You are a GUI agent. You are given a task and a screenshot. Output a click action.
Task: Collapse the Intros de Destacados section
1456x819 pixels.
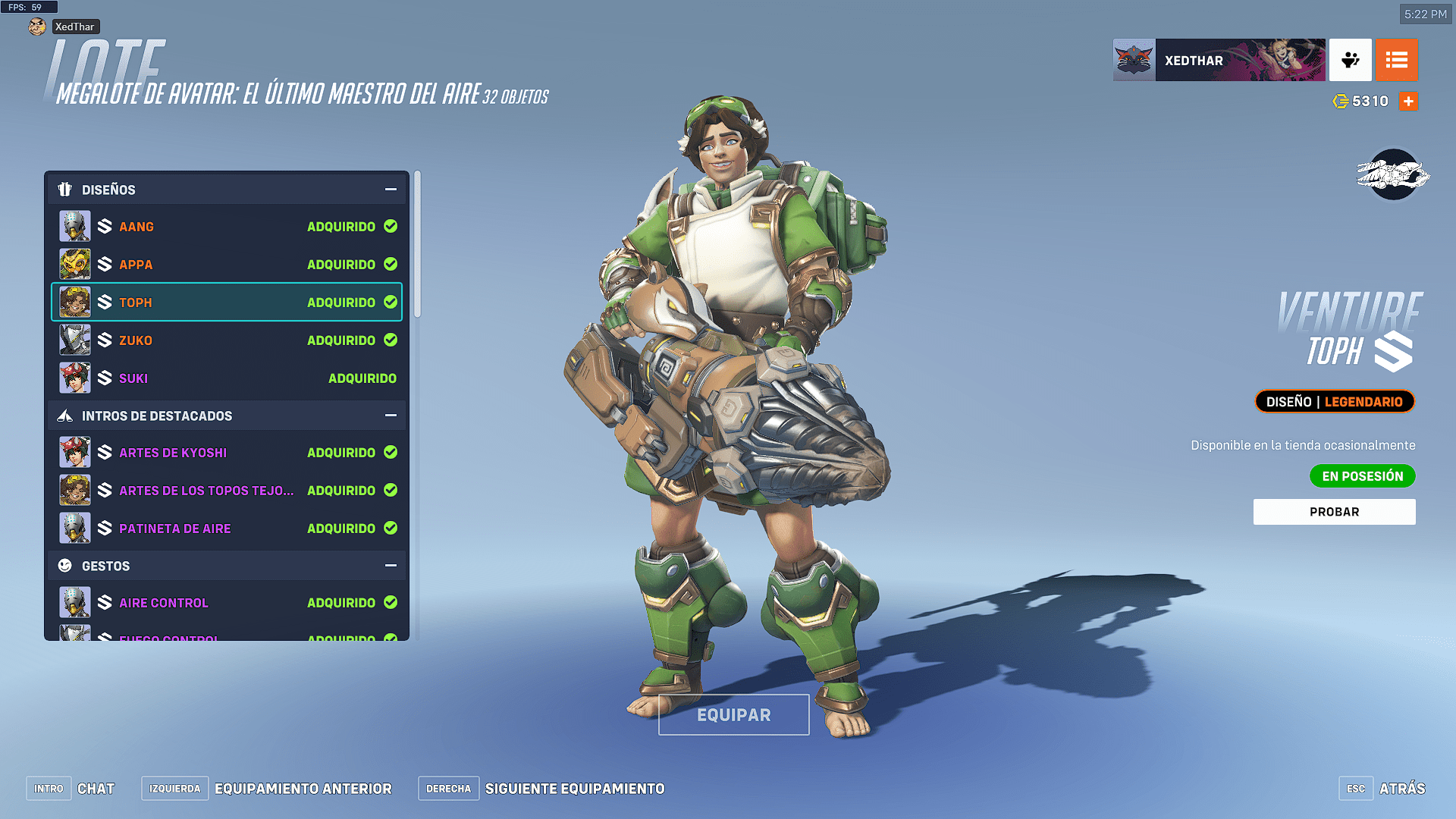tap(391, 416)
